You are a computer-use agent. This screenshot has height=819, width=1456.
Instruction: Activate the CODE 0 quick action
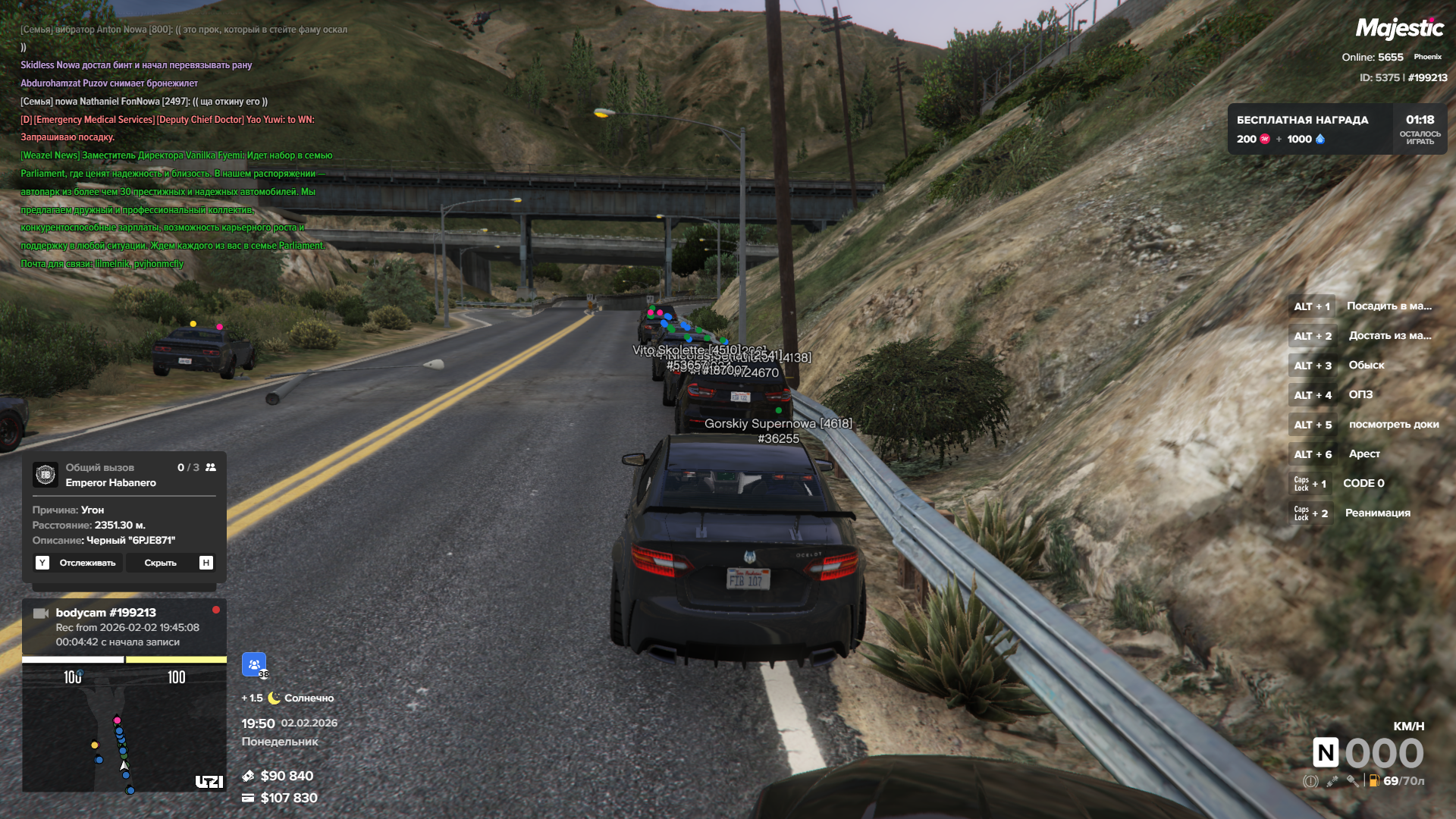point(1363,484)
